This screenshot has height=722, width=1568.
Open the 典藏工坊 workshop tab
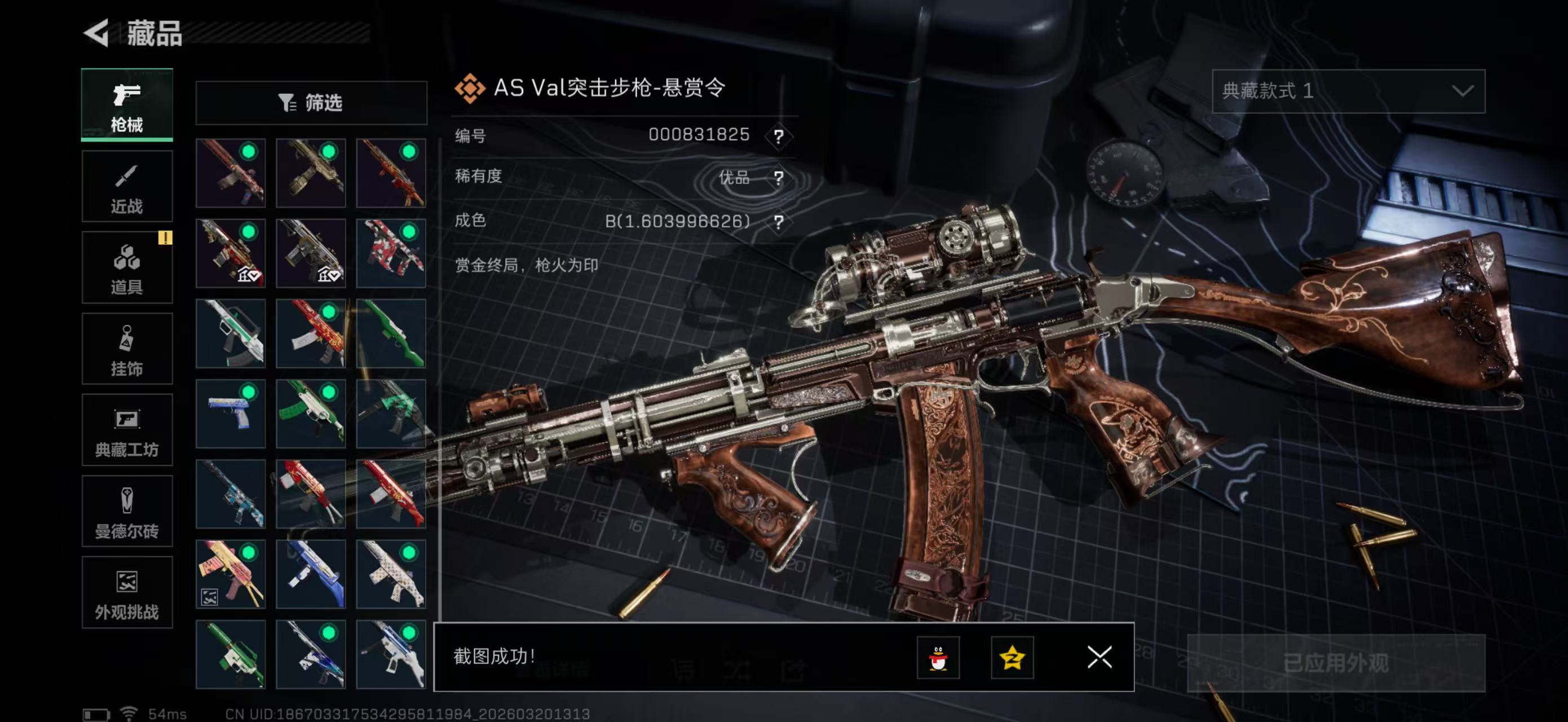(127, 430)
